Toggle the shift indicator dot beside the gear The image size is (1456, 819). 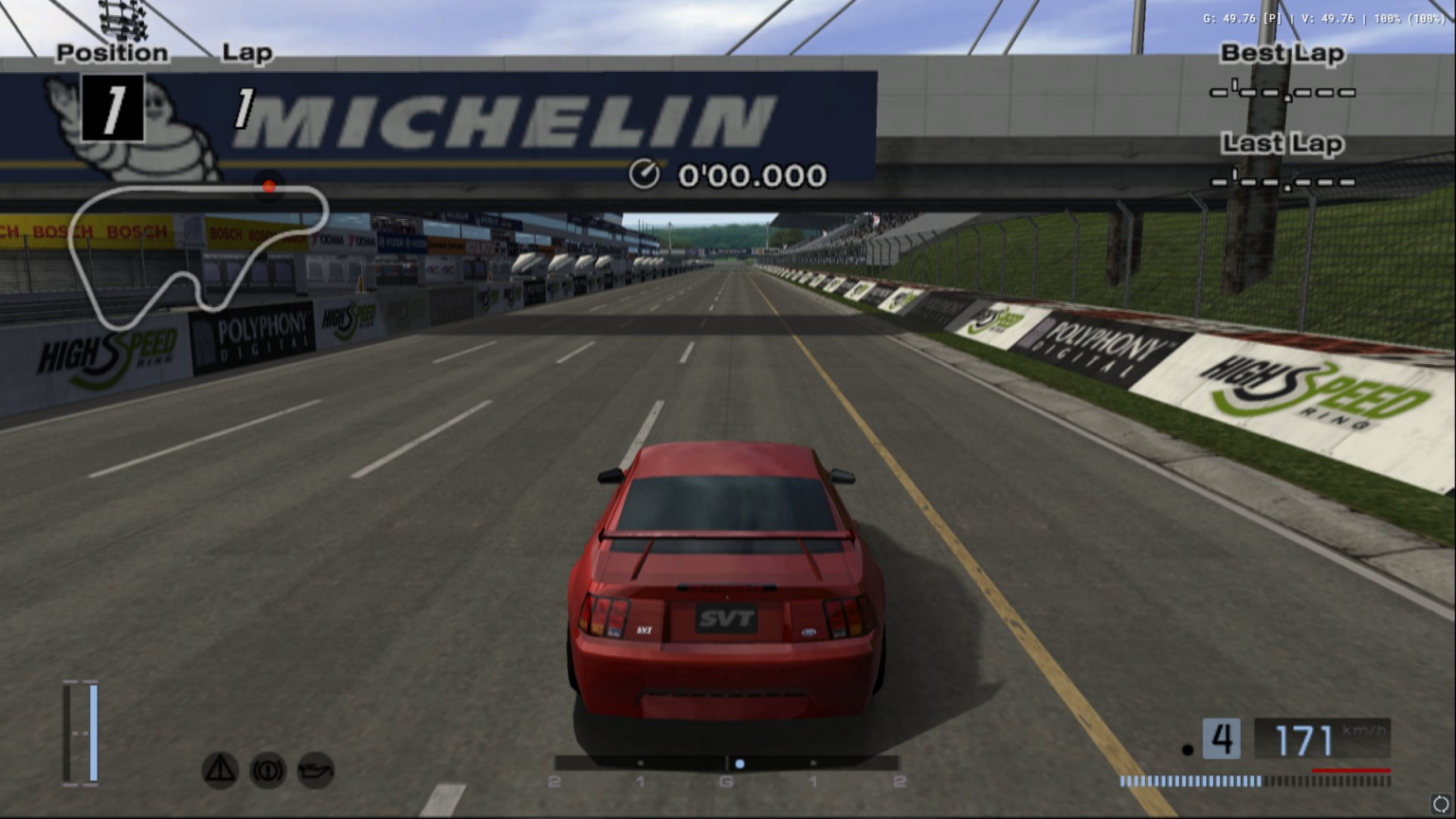1189,748
